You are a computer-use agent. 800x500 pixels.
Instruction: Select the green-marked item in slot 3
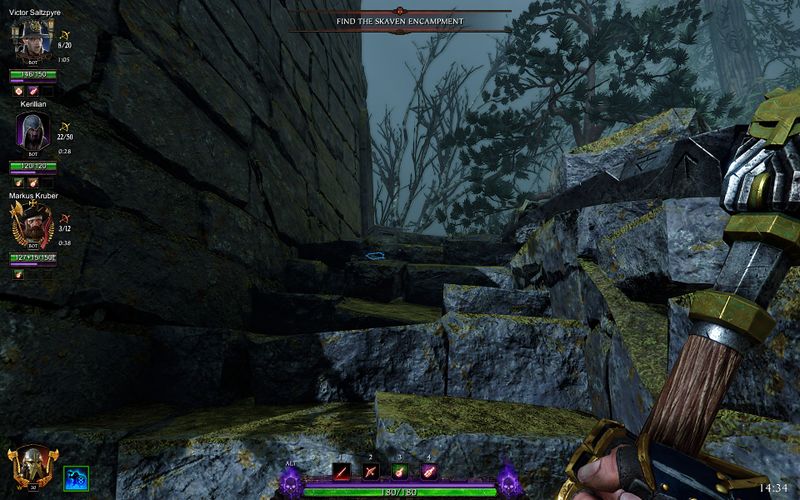(x=400, y=471)
